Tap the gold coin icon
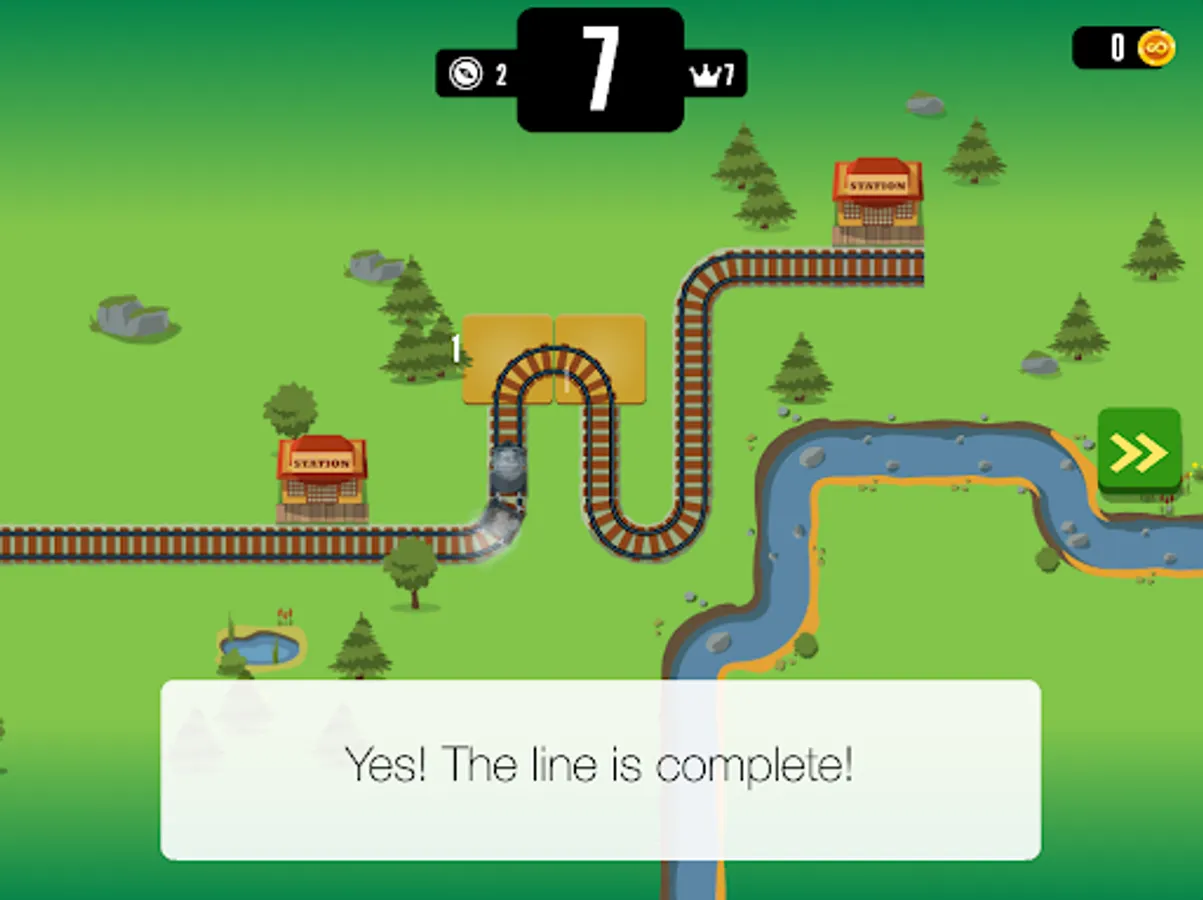Image resolution: width=1203 pixels, height=900 pixels. pyautogui.click(x=1155, y=47)
